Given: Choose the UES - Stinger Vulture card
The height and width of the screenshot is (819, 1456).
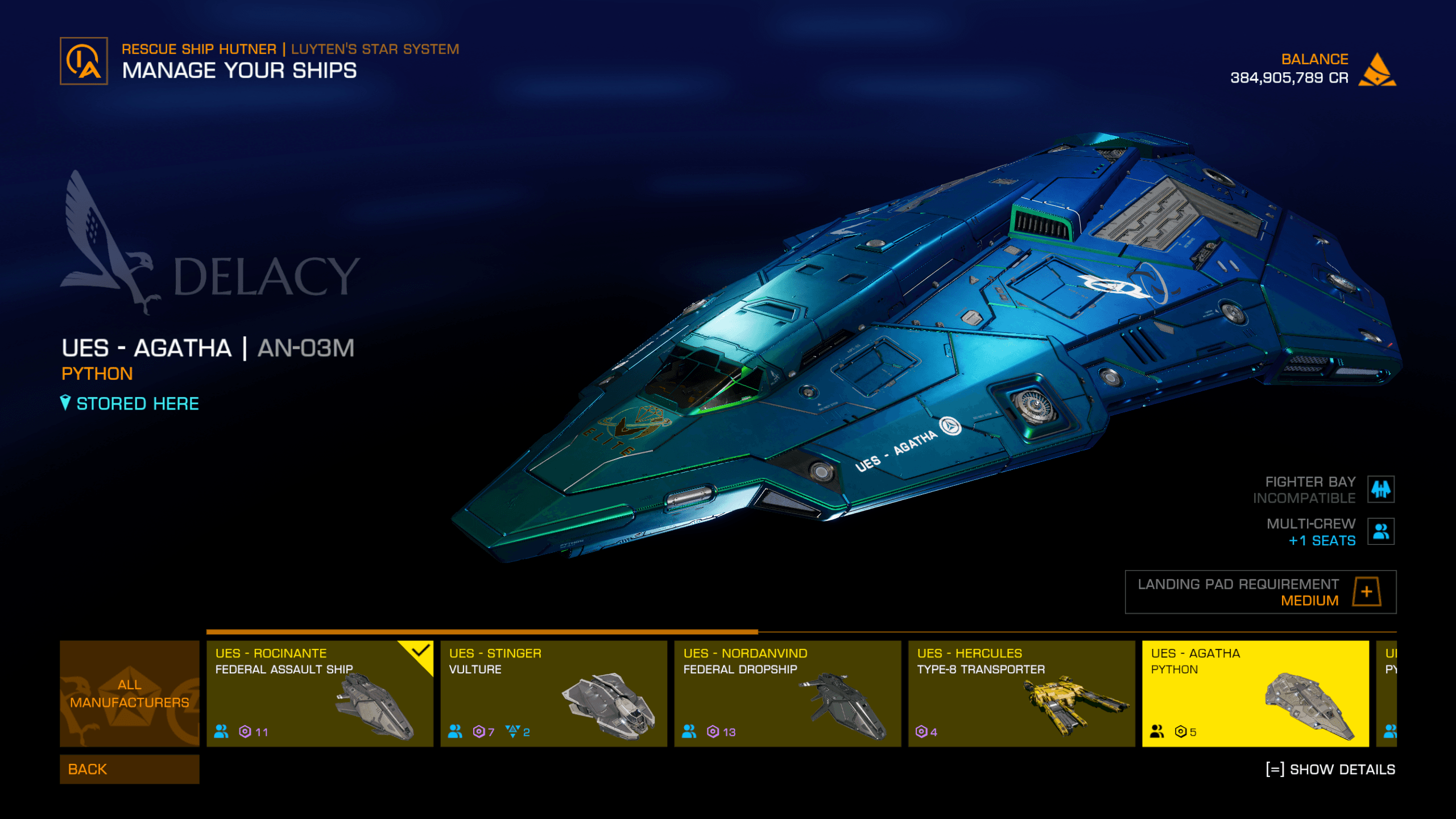Looking at the screenshot, I should coord(553,693).
